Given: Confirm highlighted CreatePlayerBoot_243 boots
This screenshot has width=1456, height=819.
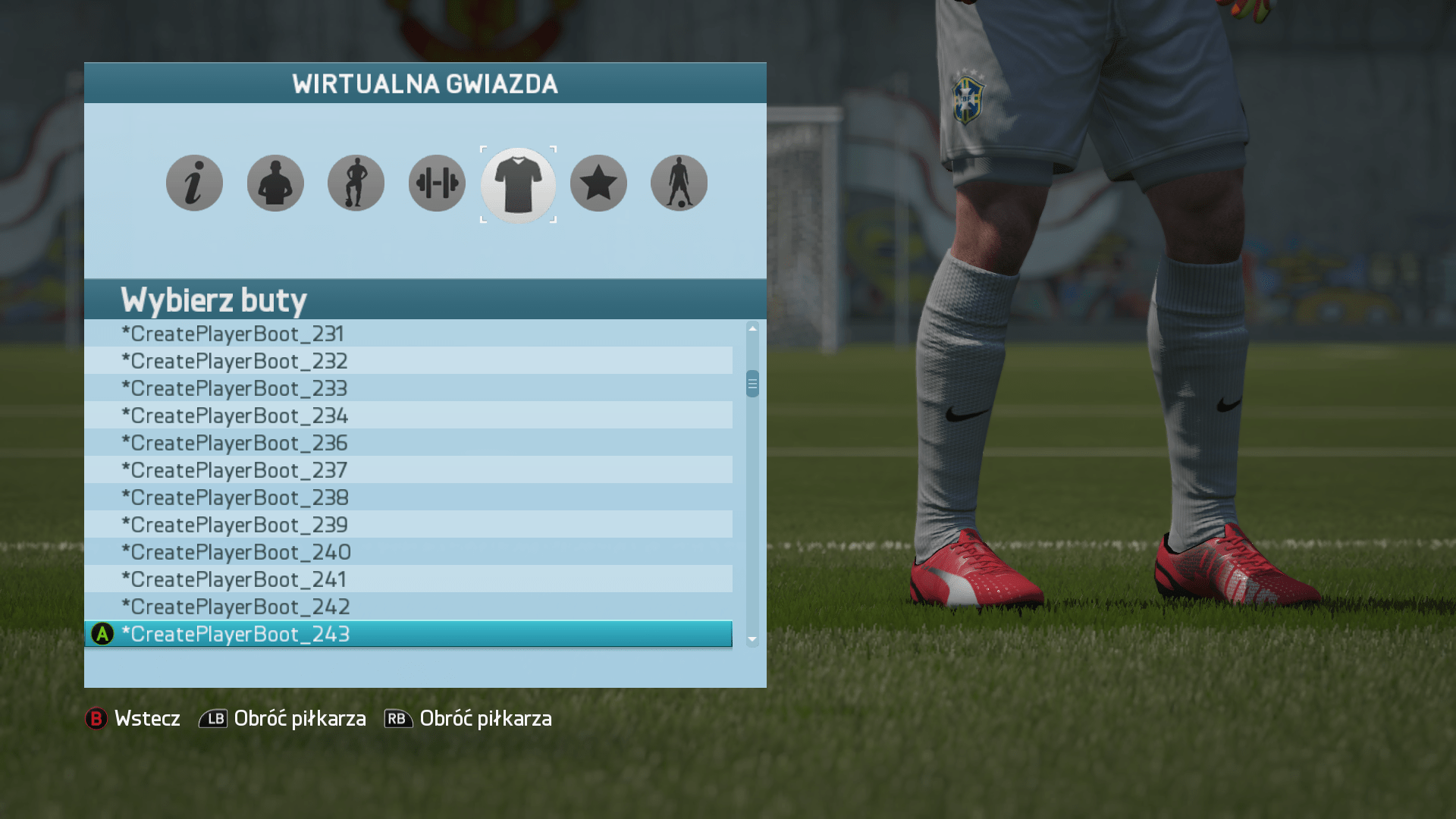Looking at the screenshot, I should click(408, 634).
